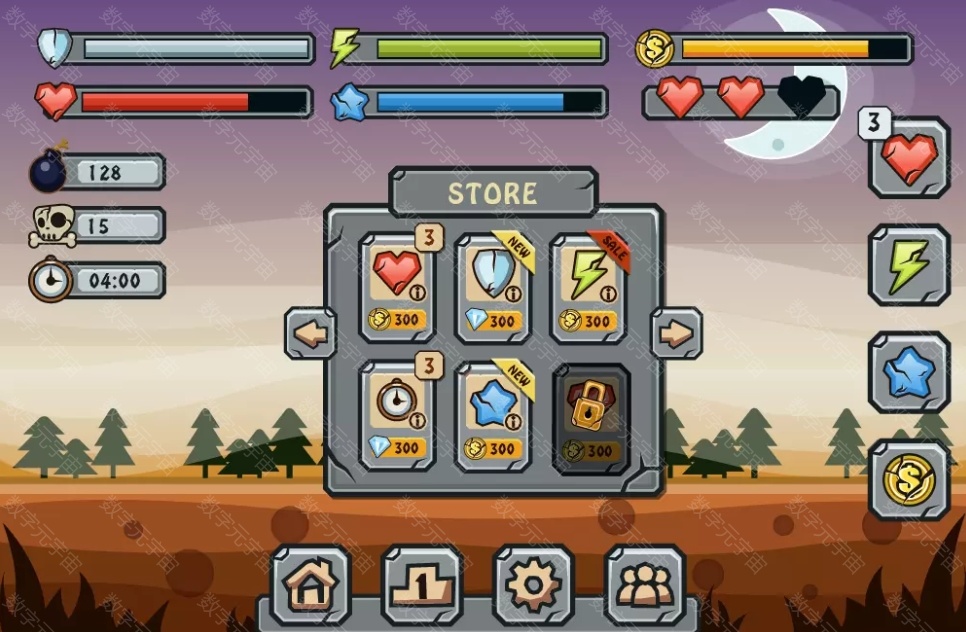966x632 pixels.
Task: Go to previous store page arrow
Action: (x=311, y=334)
